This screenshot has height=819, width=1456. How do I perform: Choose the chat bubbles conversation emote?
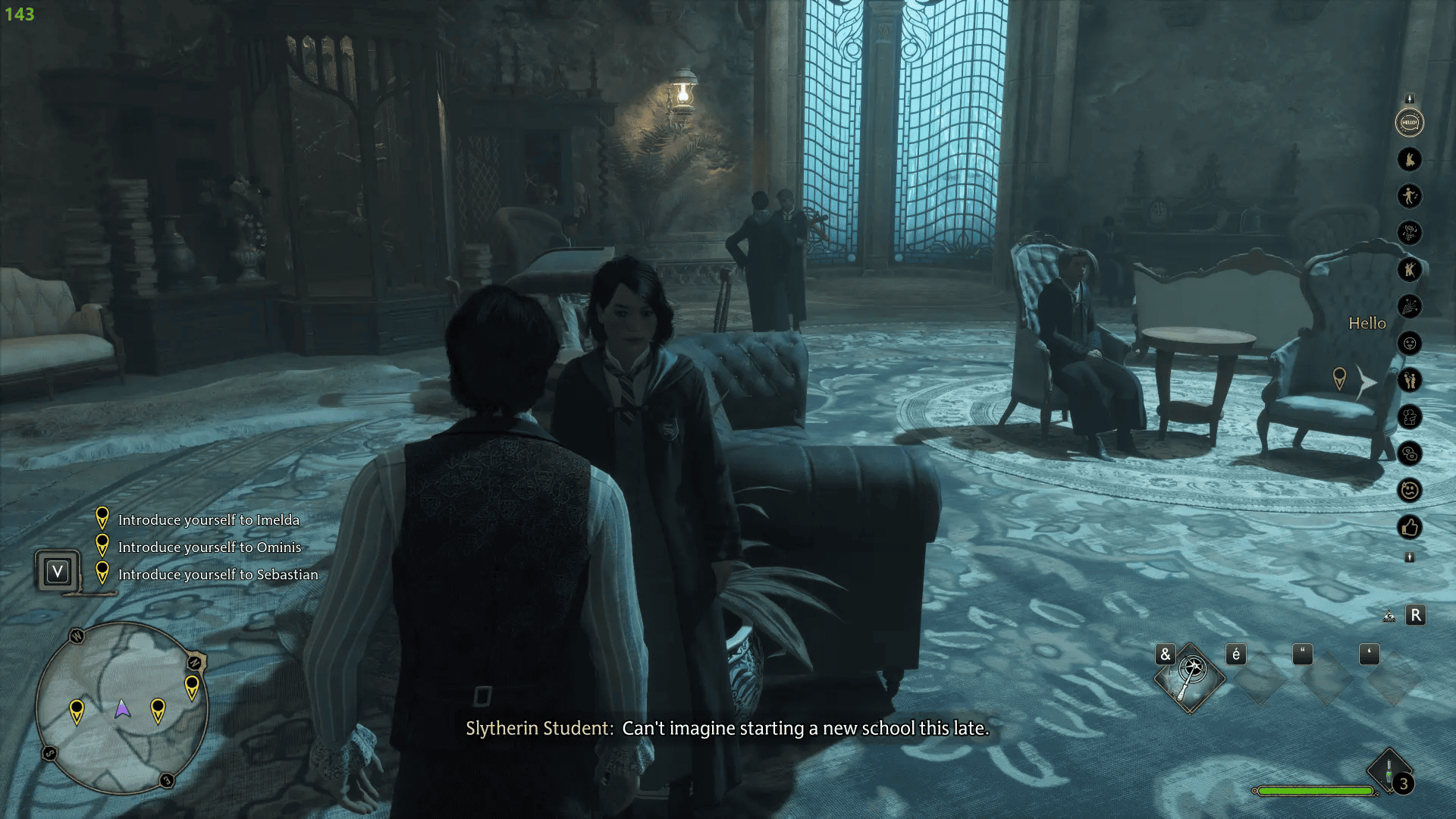point(1409,454)
